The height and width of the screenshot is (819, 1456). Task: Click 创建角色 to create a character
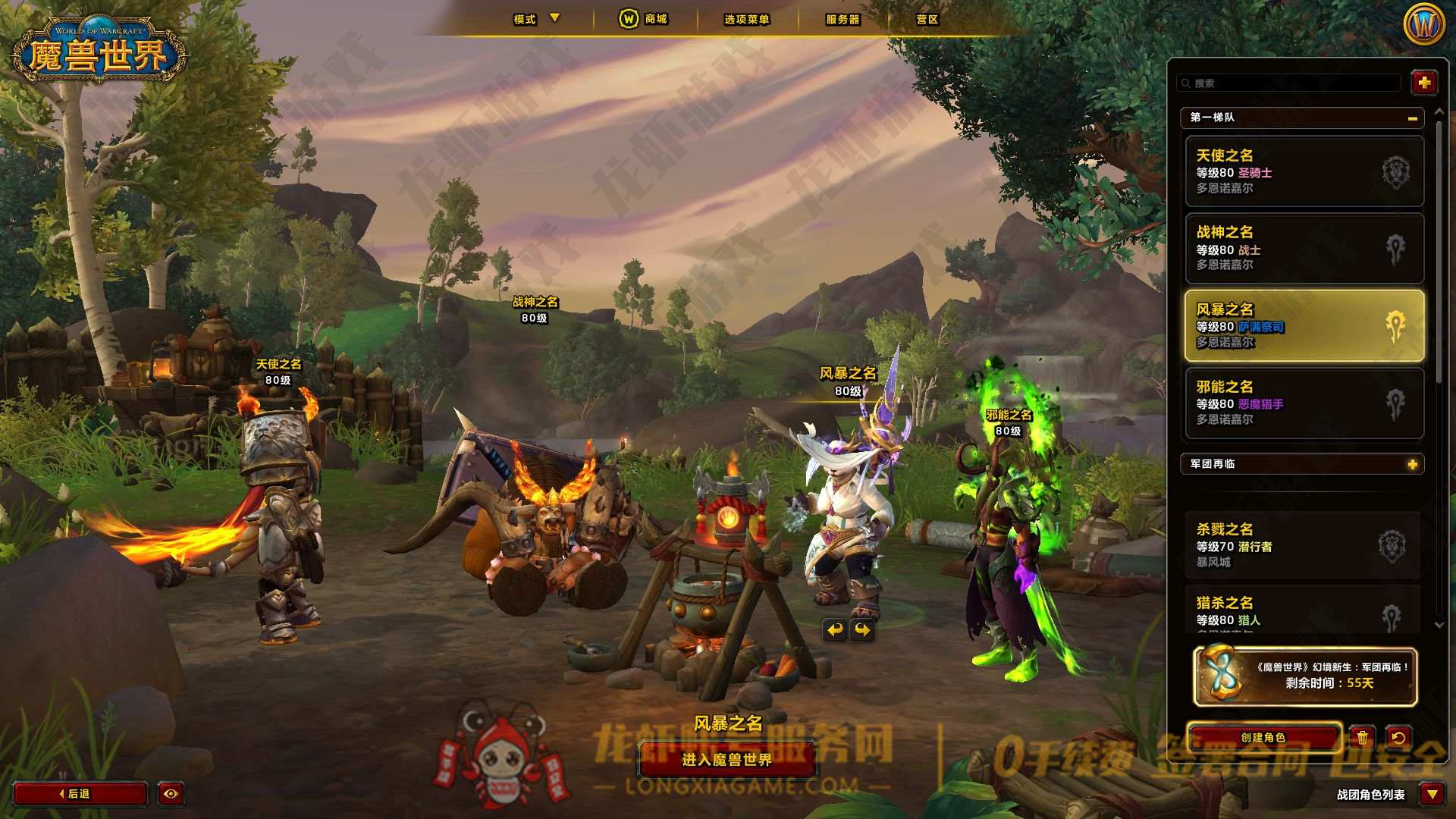(x=1263, y=737)
